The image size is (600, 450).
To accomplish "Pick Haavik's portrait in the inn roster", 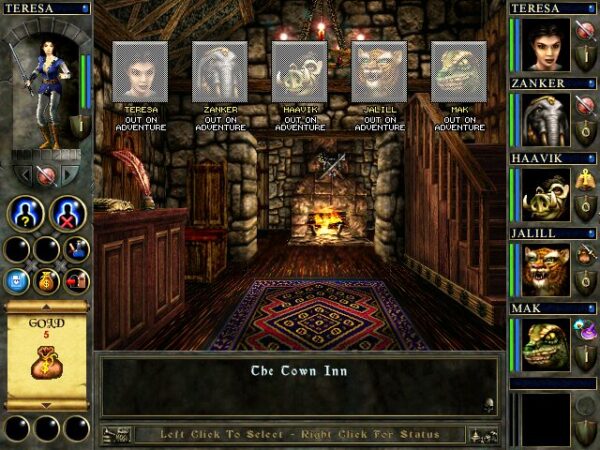I will pyautogui.click(x=299, y=71).
